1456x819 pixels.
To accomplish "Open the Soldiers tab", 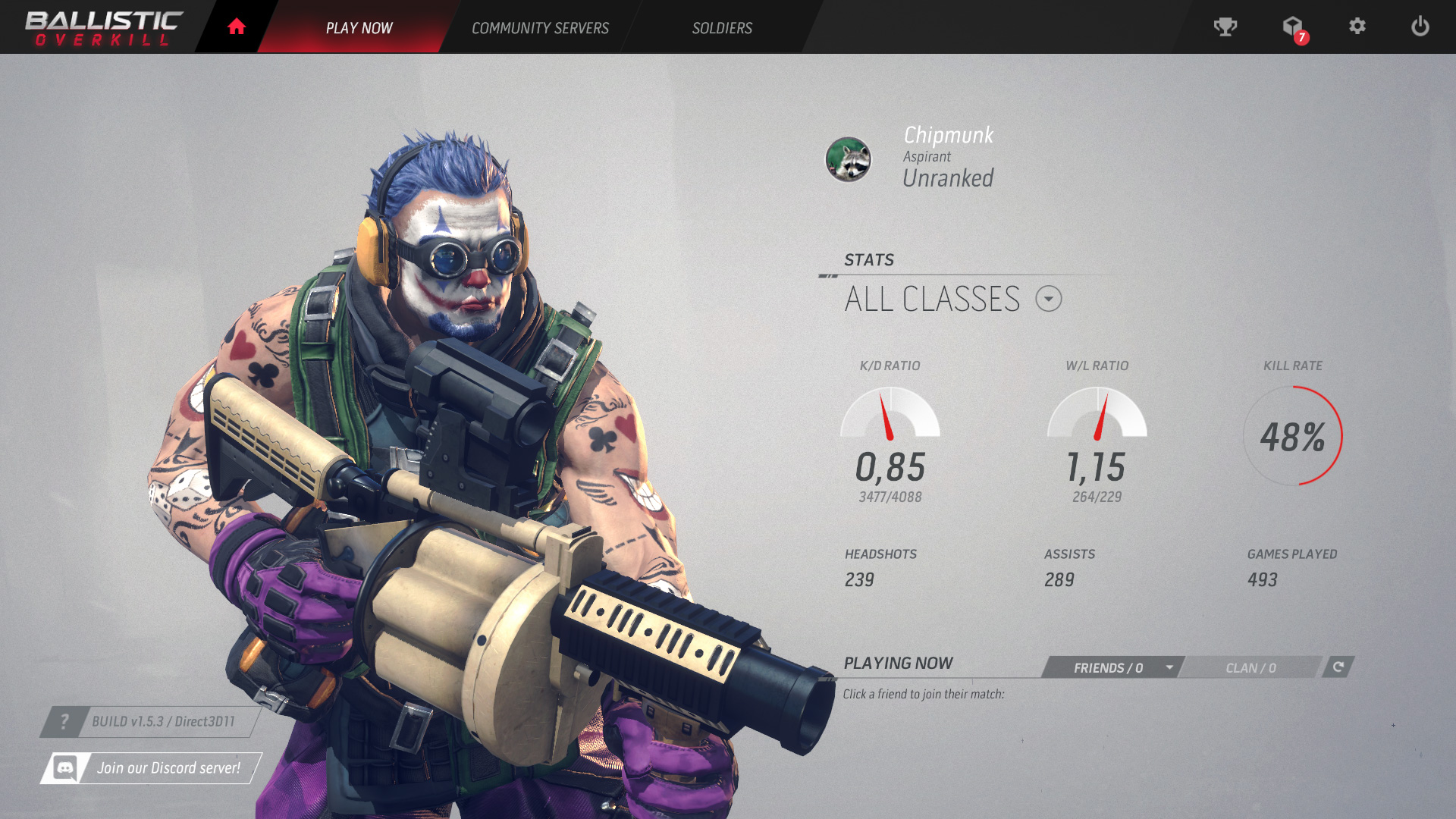I will [722, 28].
